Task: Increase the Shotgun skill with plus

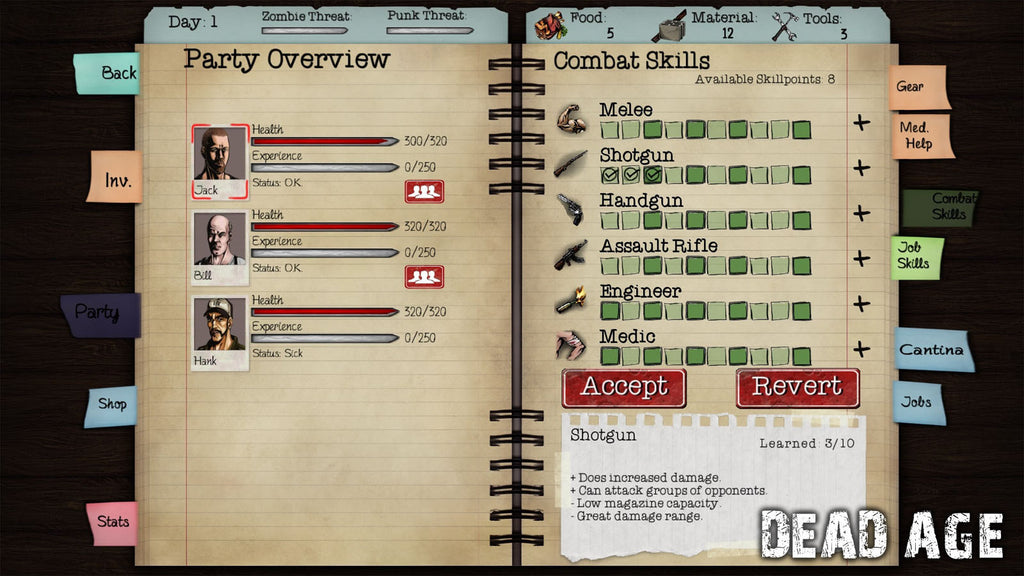Action: click(861, 168)
